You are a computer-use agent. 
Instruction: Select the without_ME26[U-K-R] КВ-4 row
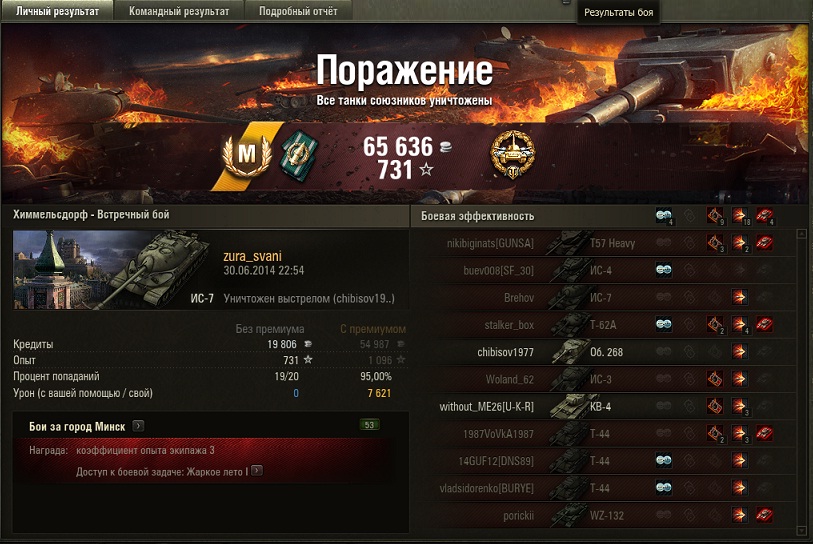(600, 406)
